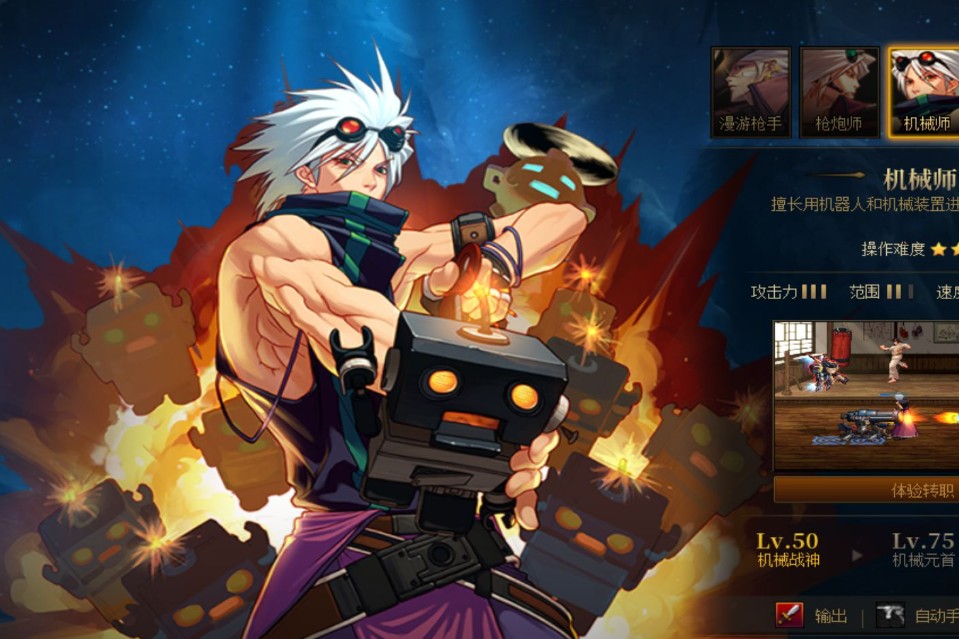Select the 漫游枪手 class portrait
Viewport: 959px width, 639px height.
click(750, 92)
